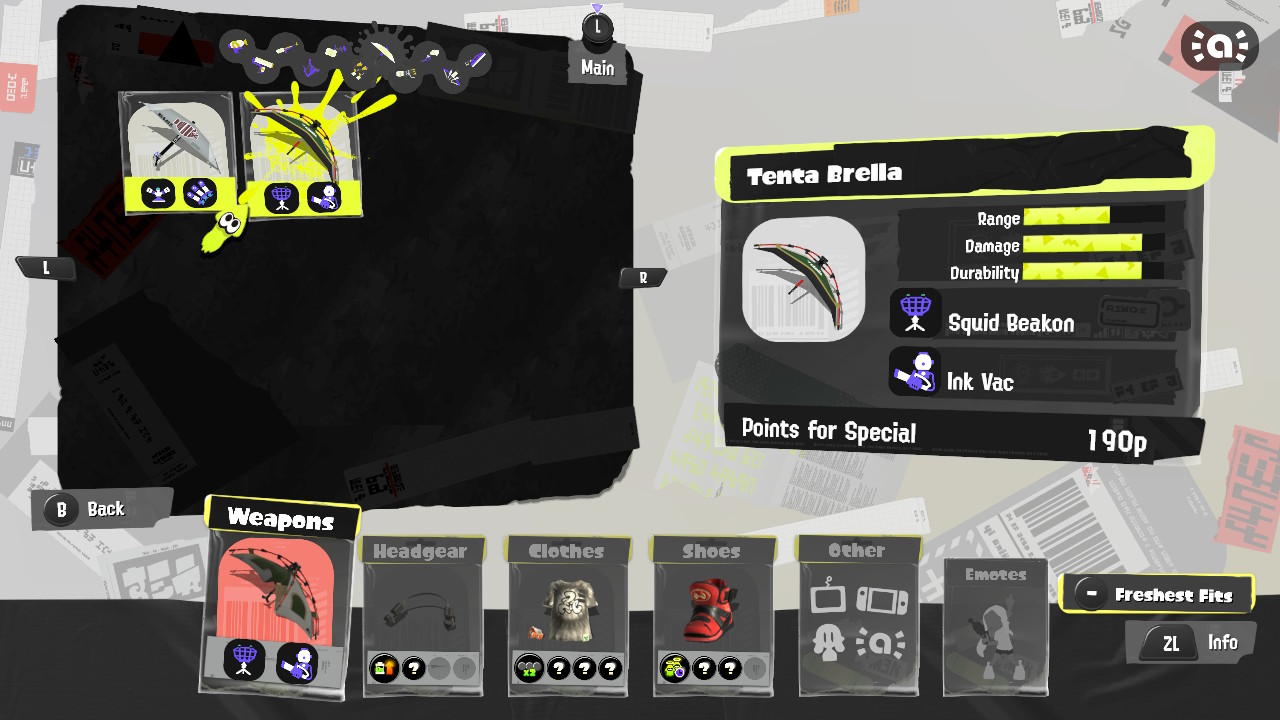
Task: Select the Roller weapon class icon
Action: click(264, 63)
